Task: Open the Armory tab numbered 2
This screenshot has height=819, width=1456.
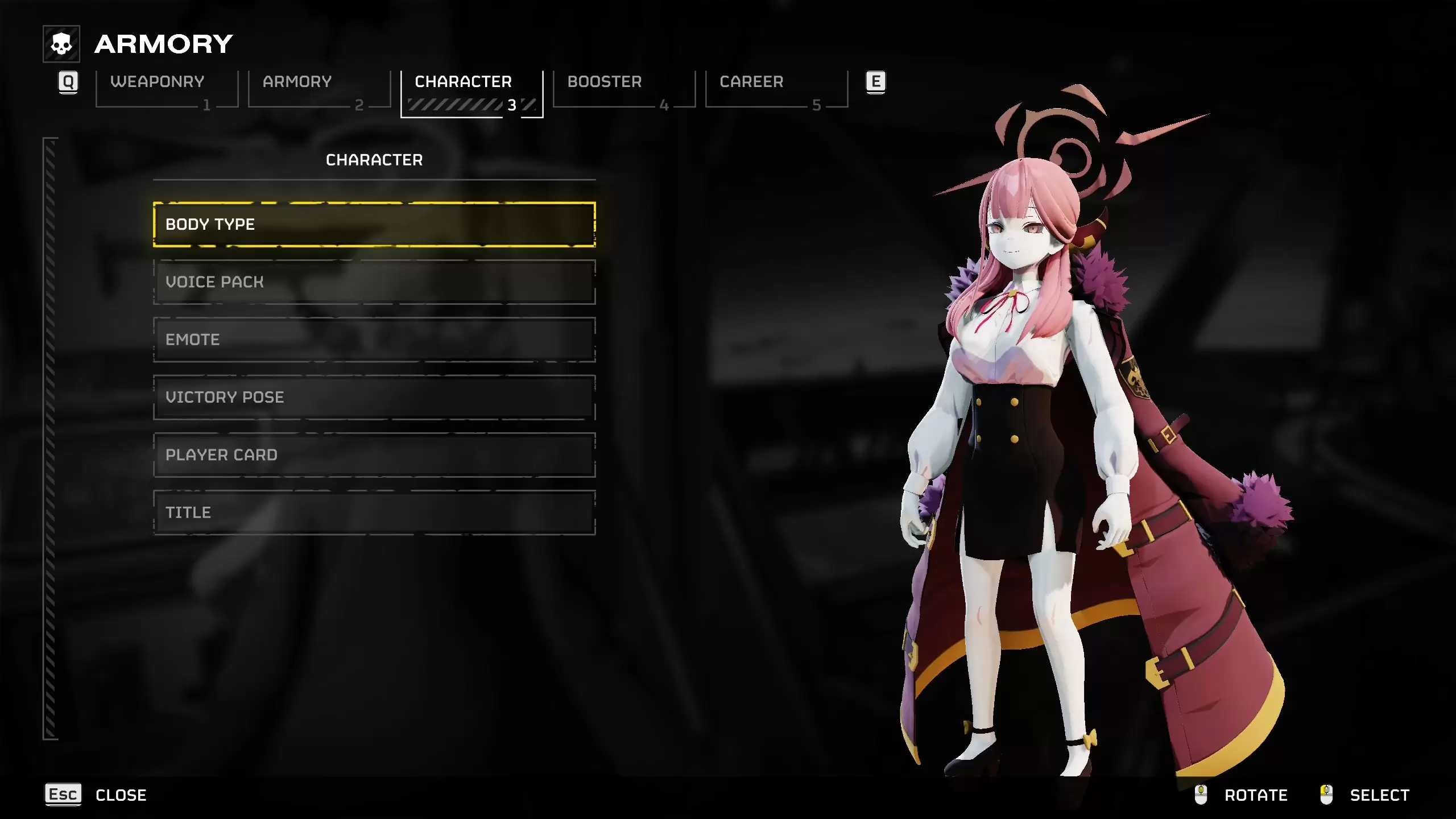Action: 318,89
